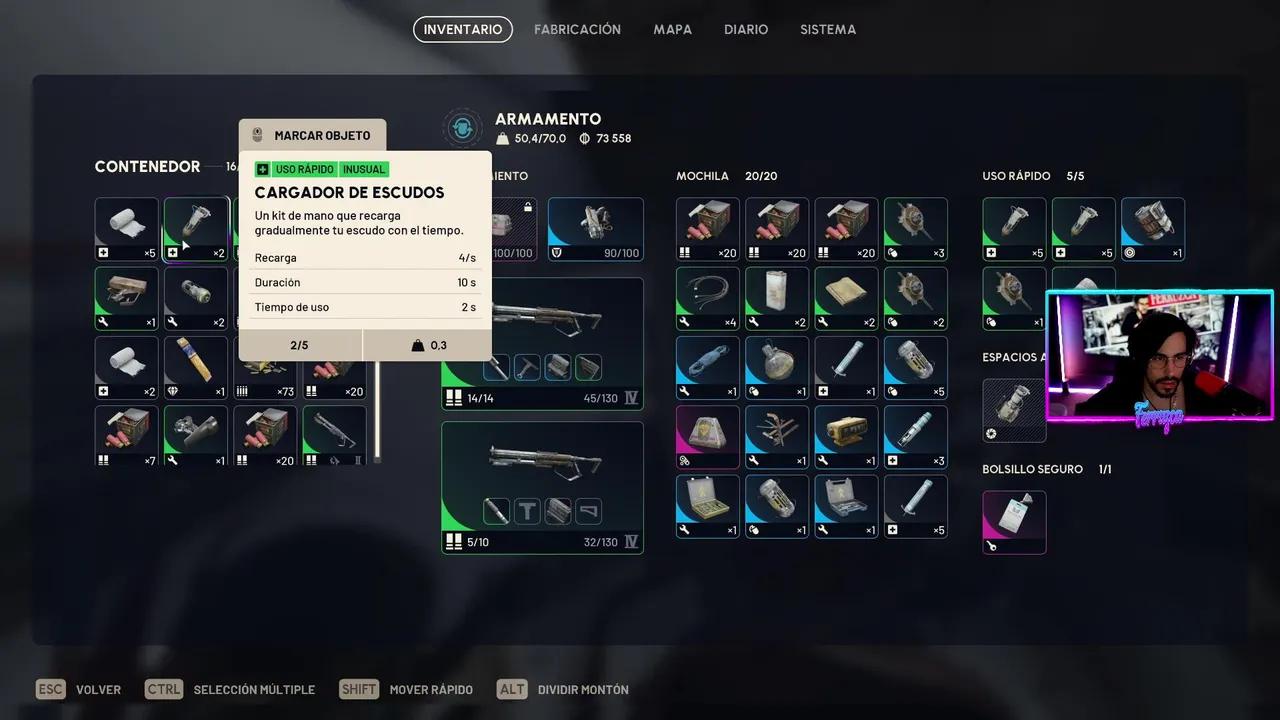The height and width of the screenshot is (720, 1280).
Task: Select the lower equipped shotgun with 5/10 ammo
Action: click(x=542, y=487)
